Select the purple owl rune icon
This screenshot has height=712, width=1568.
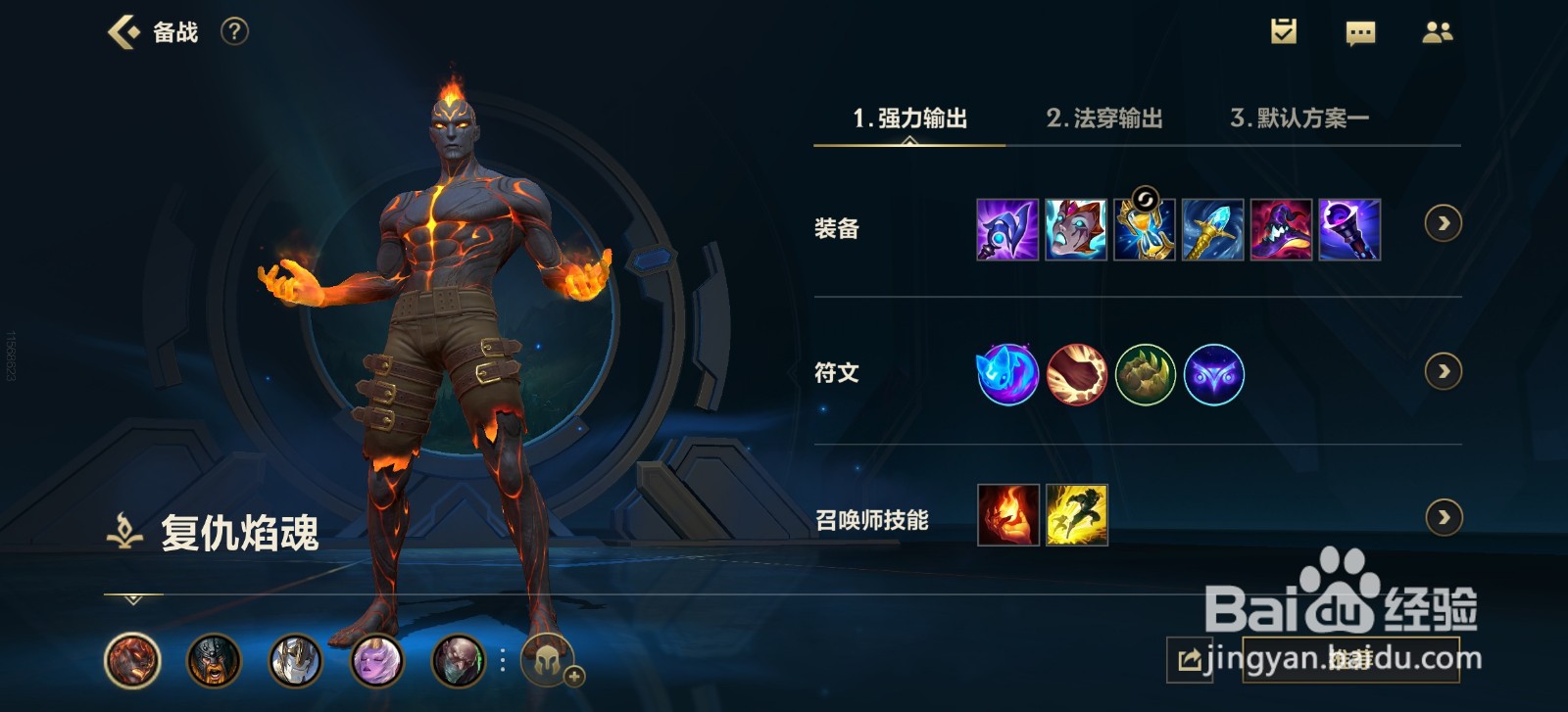[x=1212, y=373]
